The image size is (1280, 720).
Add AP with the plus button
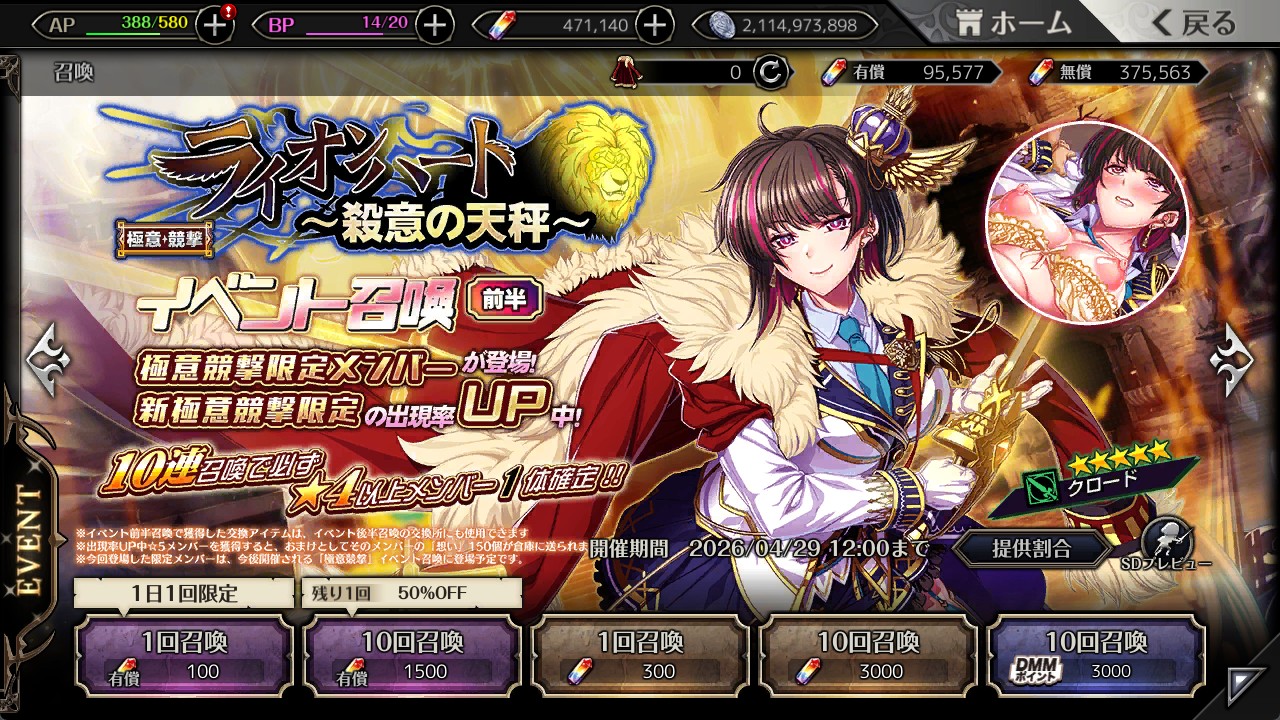[215, 25]
